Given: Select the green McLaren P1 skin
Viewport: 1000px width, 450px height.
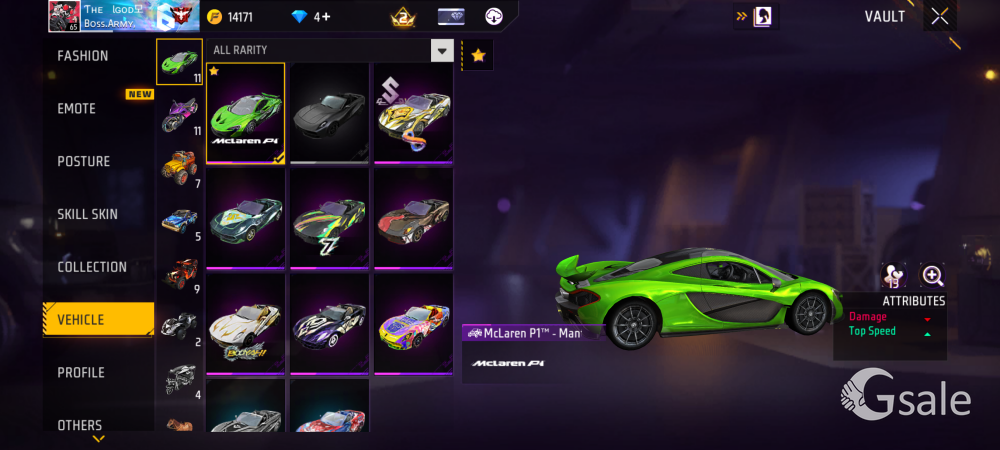Looking at the screenshot, I should coord(246,112).
